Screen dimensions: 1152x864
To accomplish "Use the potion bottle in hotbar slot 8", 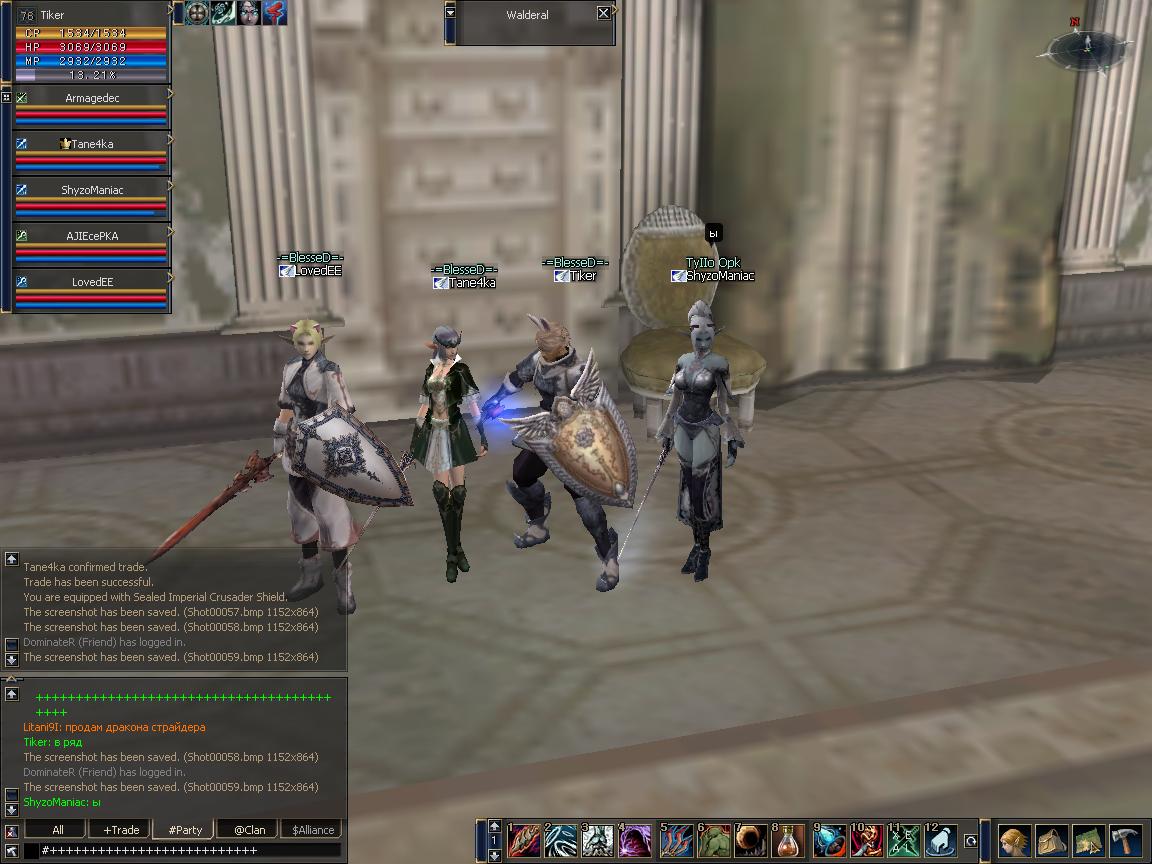I will click(x=789, y=840).
